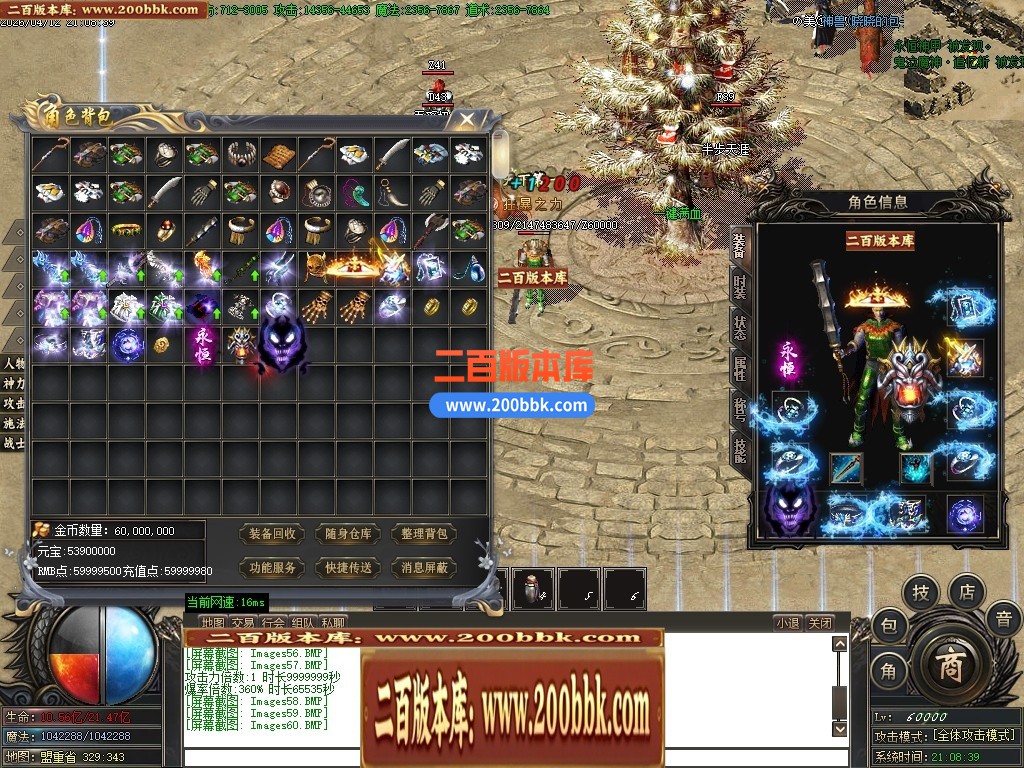The image size is (1024, 768).
Task: Click the round 技 skills button
Action: pyautogui.click(x=920, y=593)
